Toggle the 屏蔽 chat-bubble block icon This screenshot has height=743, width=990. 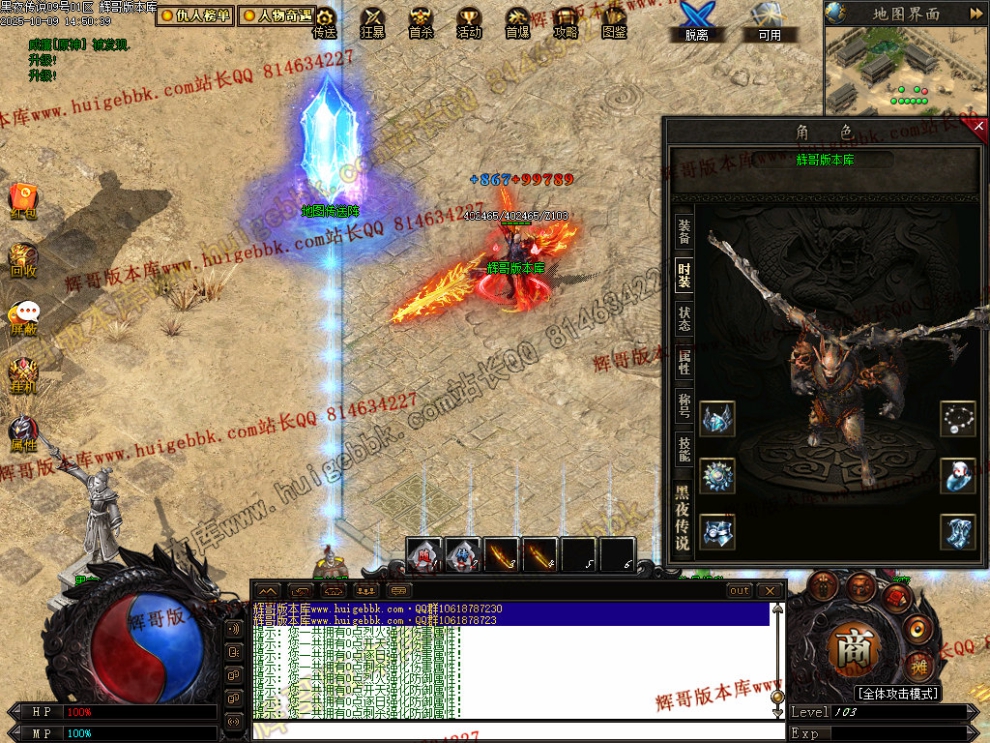click(x=24, y=316)
